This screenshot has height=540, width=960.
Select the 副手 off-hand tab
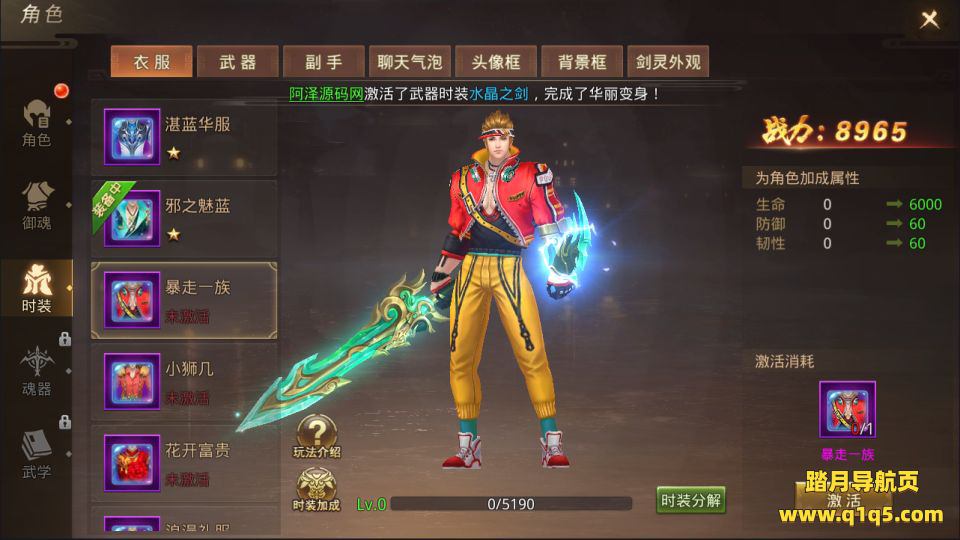[324, 62]
